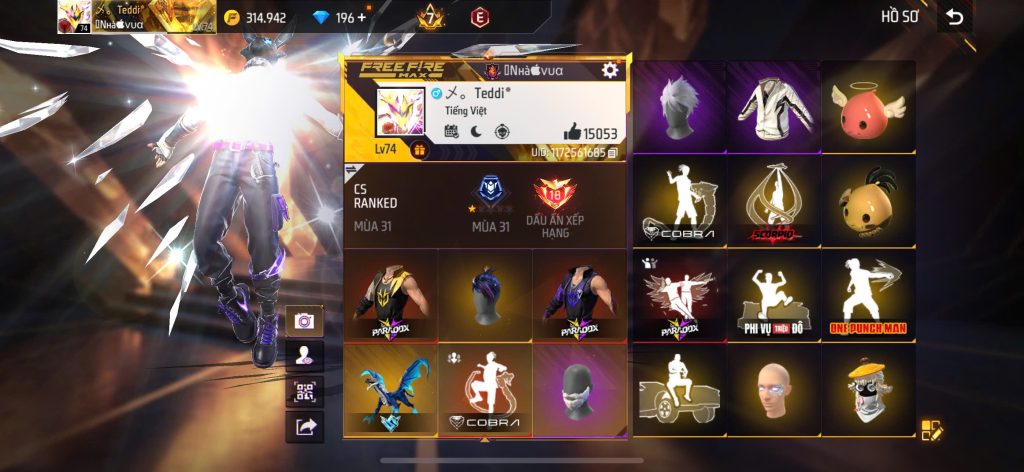Select the One Punch Man emote
The height and width of the screenshot is (472, 1024).
click(867, 296)
